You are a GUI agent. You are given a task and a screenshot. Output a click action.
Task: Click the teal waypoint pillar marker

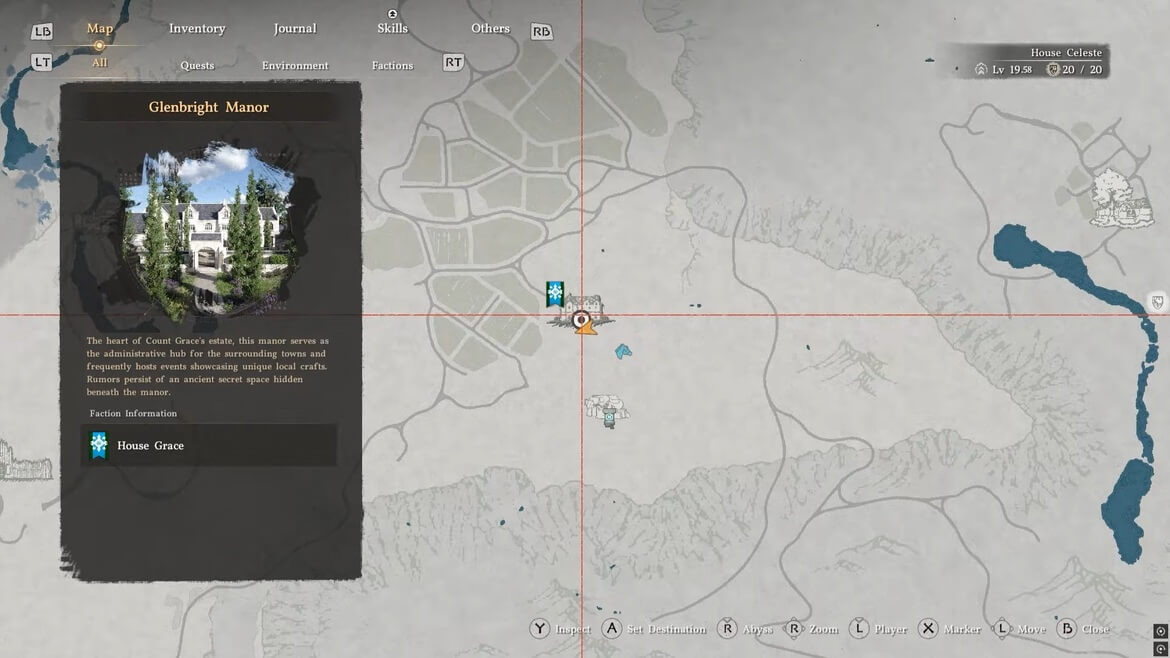[x=609, y=419]
